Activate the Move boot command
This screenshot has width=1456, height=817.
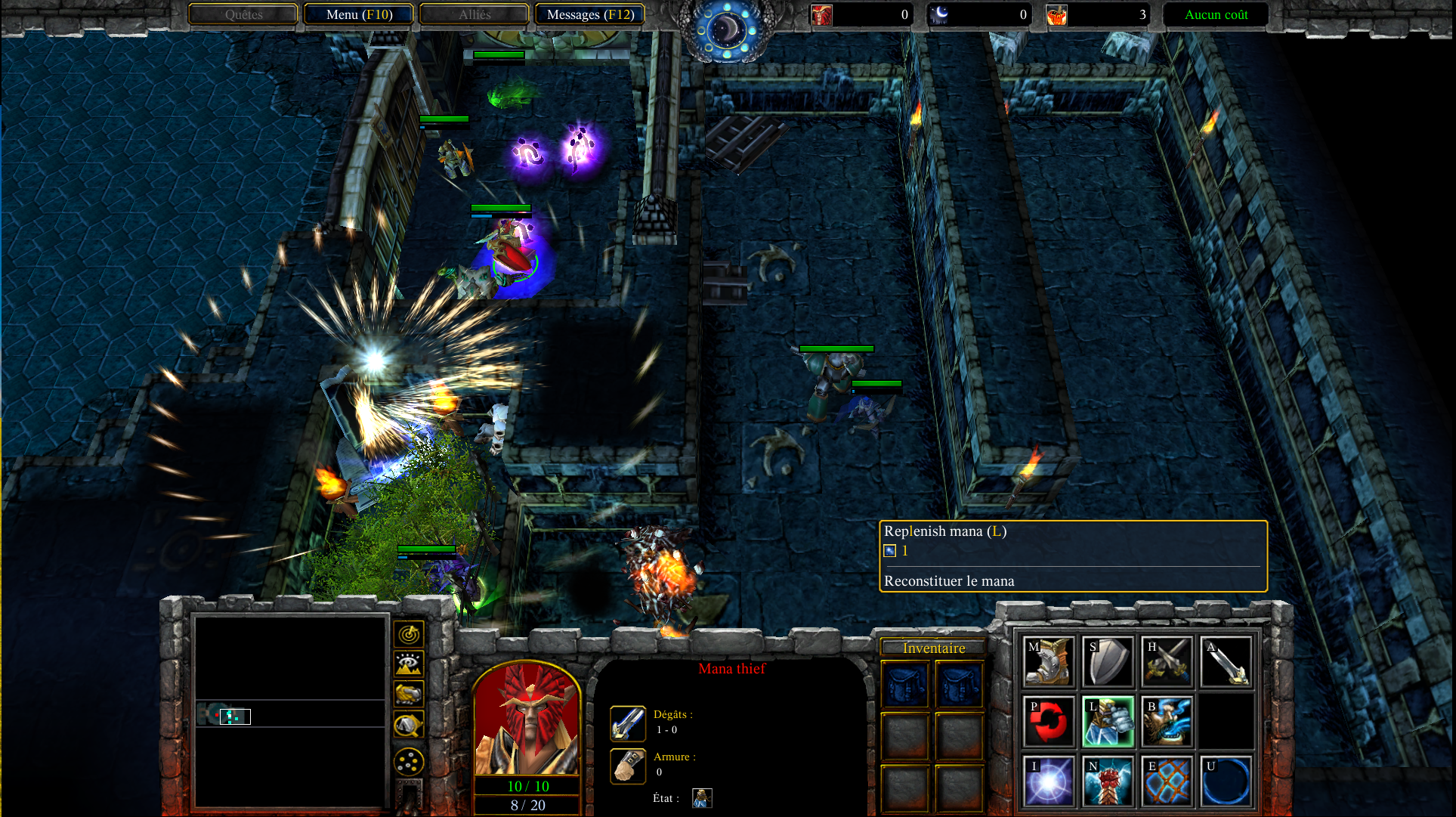tap(1048, 661)
